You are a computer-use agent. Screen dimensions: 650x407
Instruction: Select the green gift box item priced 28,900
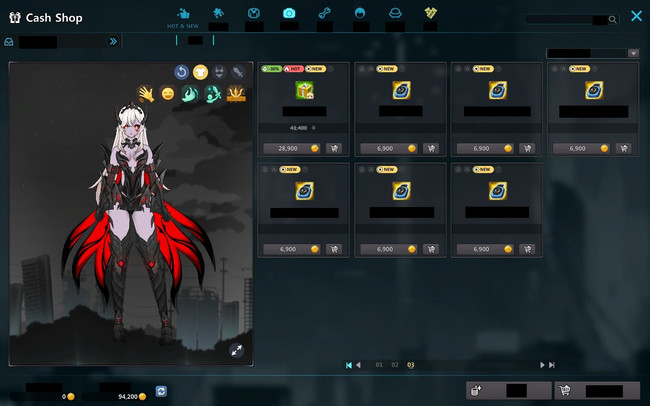pyautogui.click(x=305, y=91)
